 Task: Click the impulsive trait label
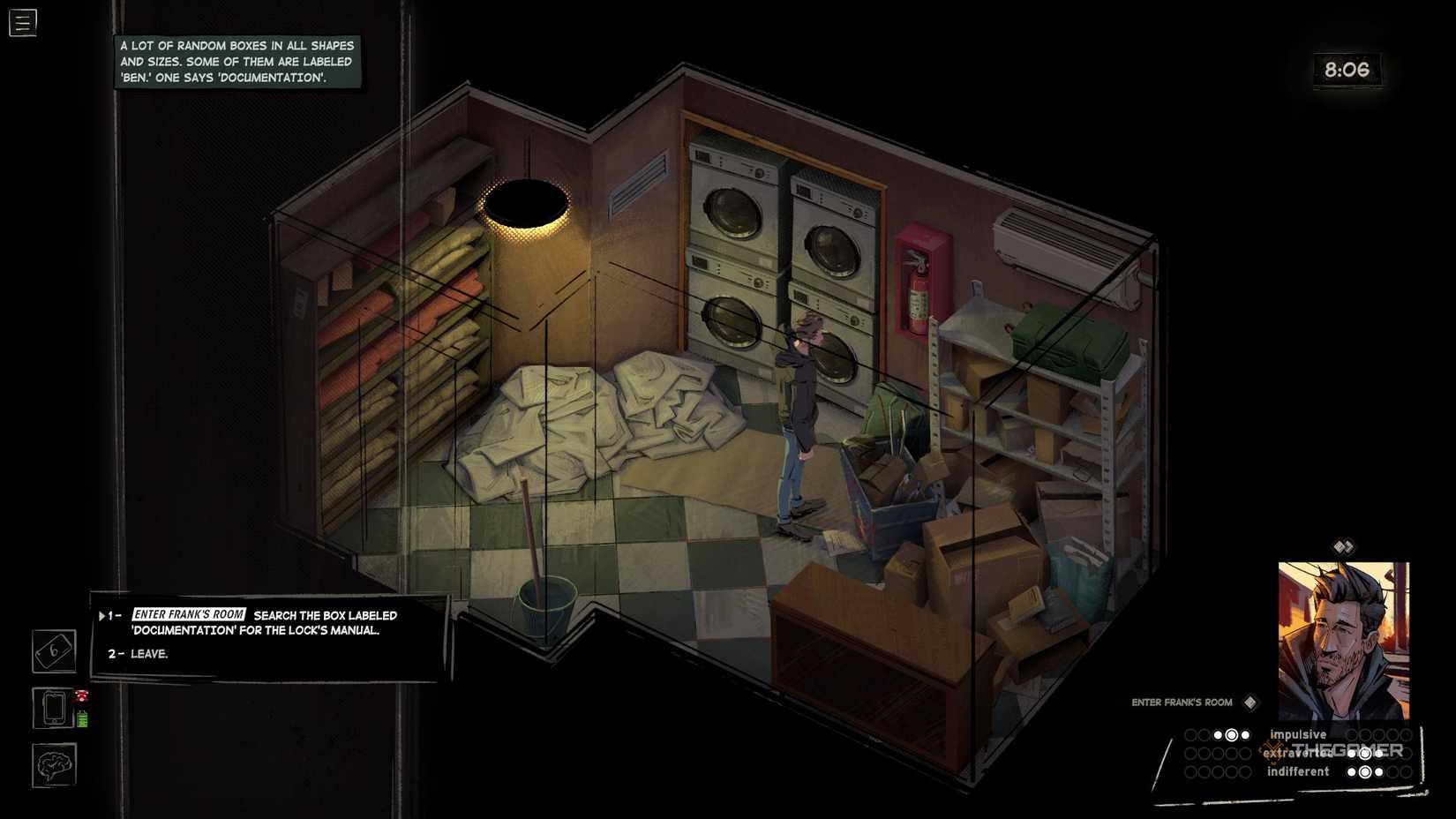pos(1297,734)
